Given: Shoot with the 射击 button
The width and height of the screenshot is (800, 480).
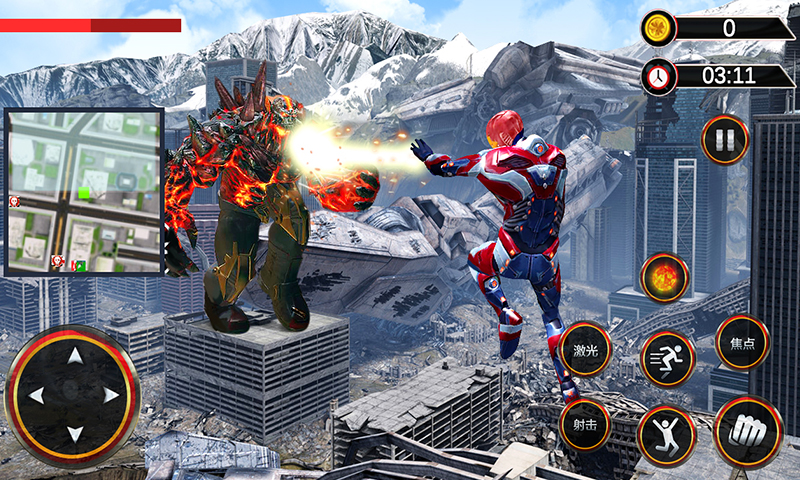Looking at the screenshot, I should pos(585,423).
